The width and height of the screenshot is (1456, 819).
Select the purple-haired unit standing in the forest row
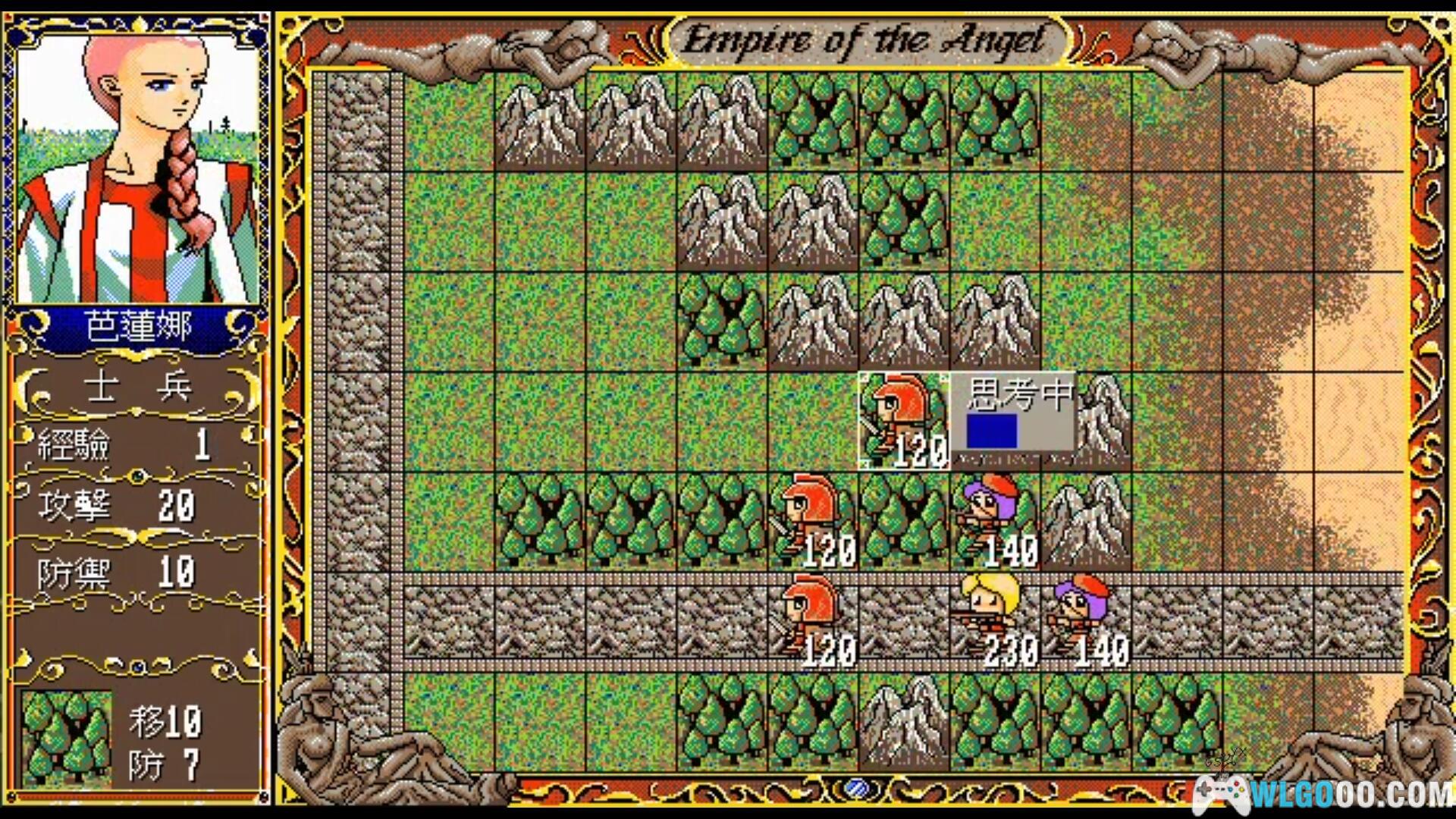pos(995,520)
